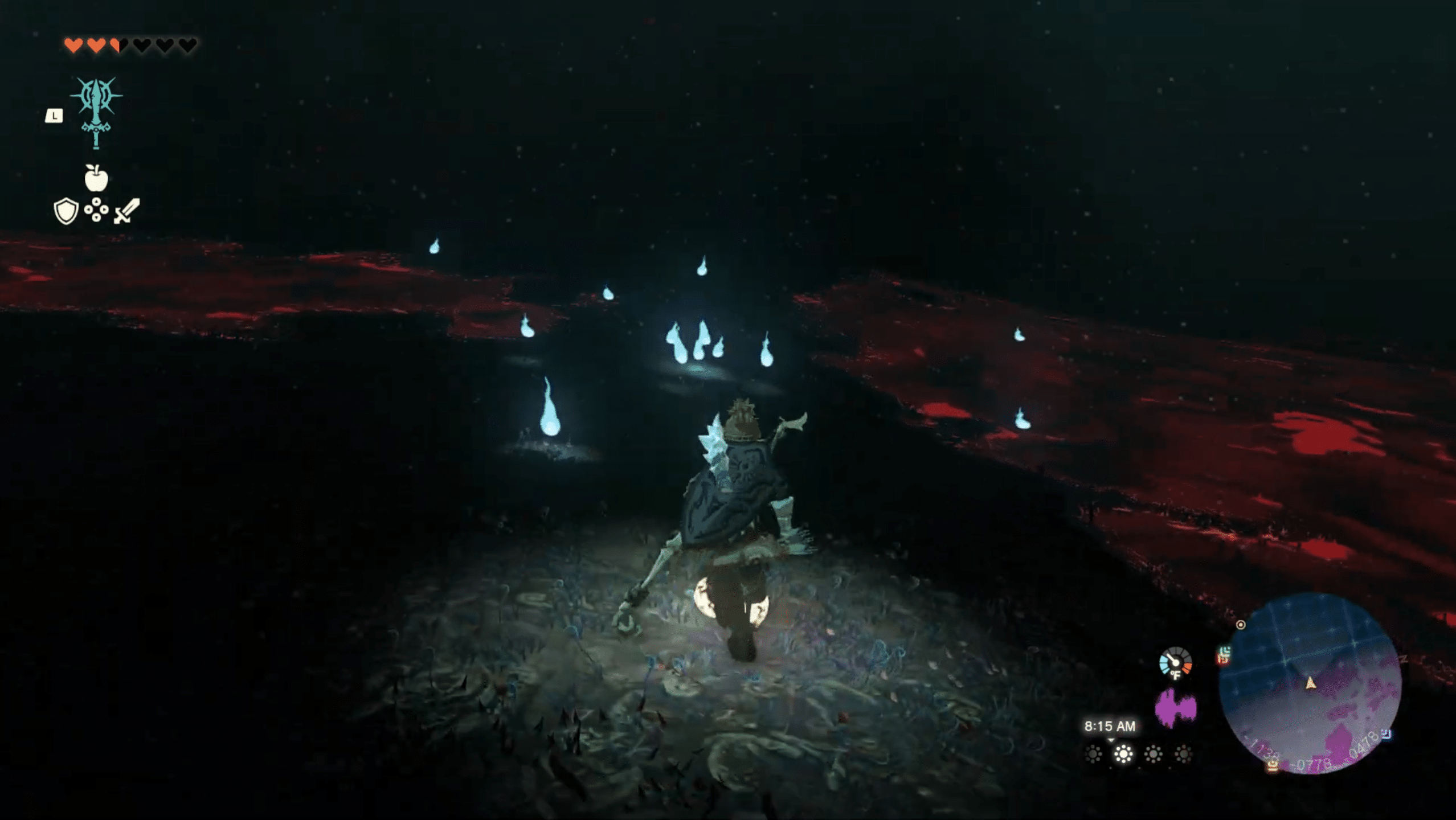Activate the teal sword ability icon
This screenshot has width=1456, height=820.
[96, 112]
